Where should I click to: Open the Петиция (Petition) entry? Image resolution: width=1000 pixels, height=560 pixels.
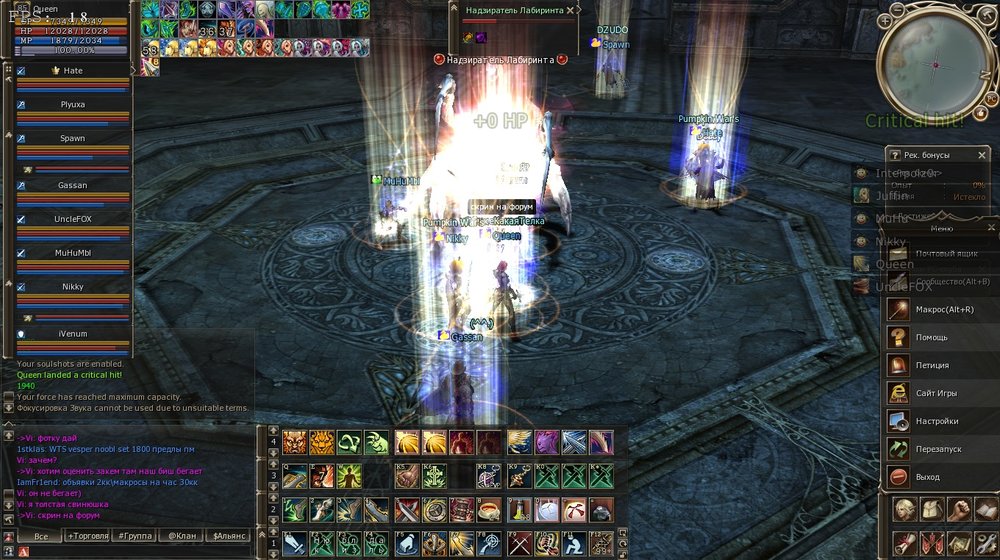[932, 365]
